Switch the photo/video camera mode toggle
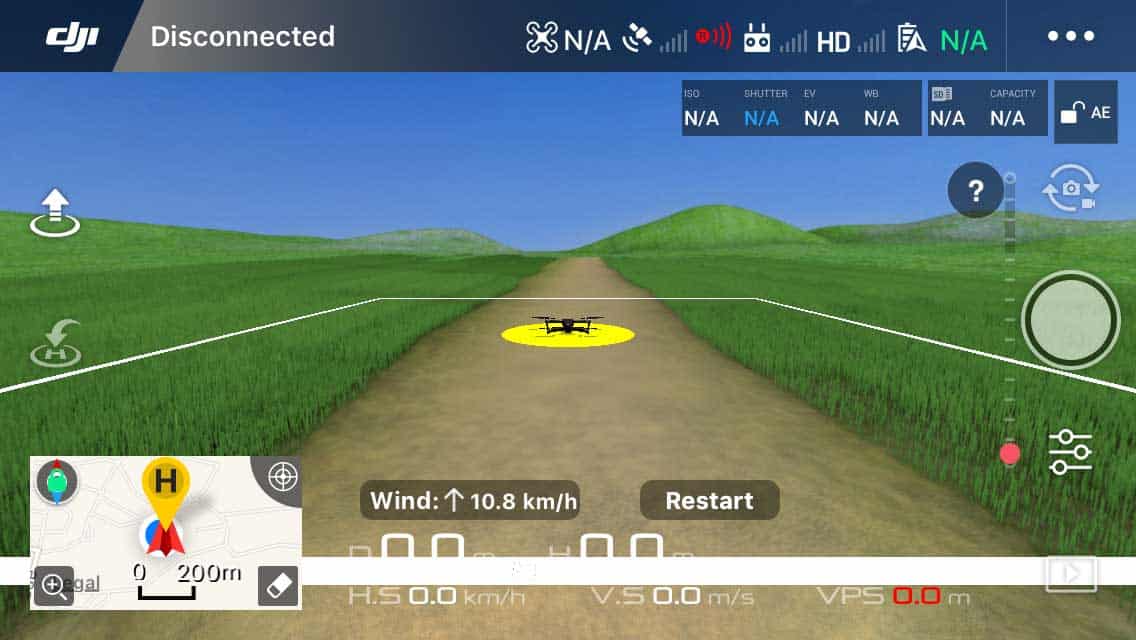Image resolution: width=1136 pixels, height=640 pixels. 1070,189
